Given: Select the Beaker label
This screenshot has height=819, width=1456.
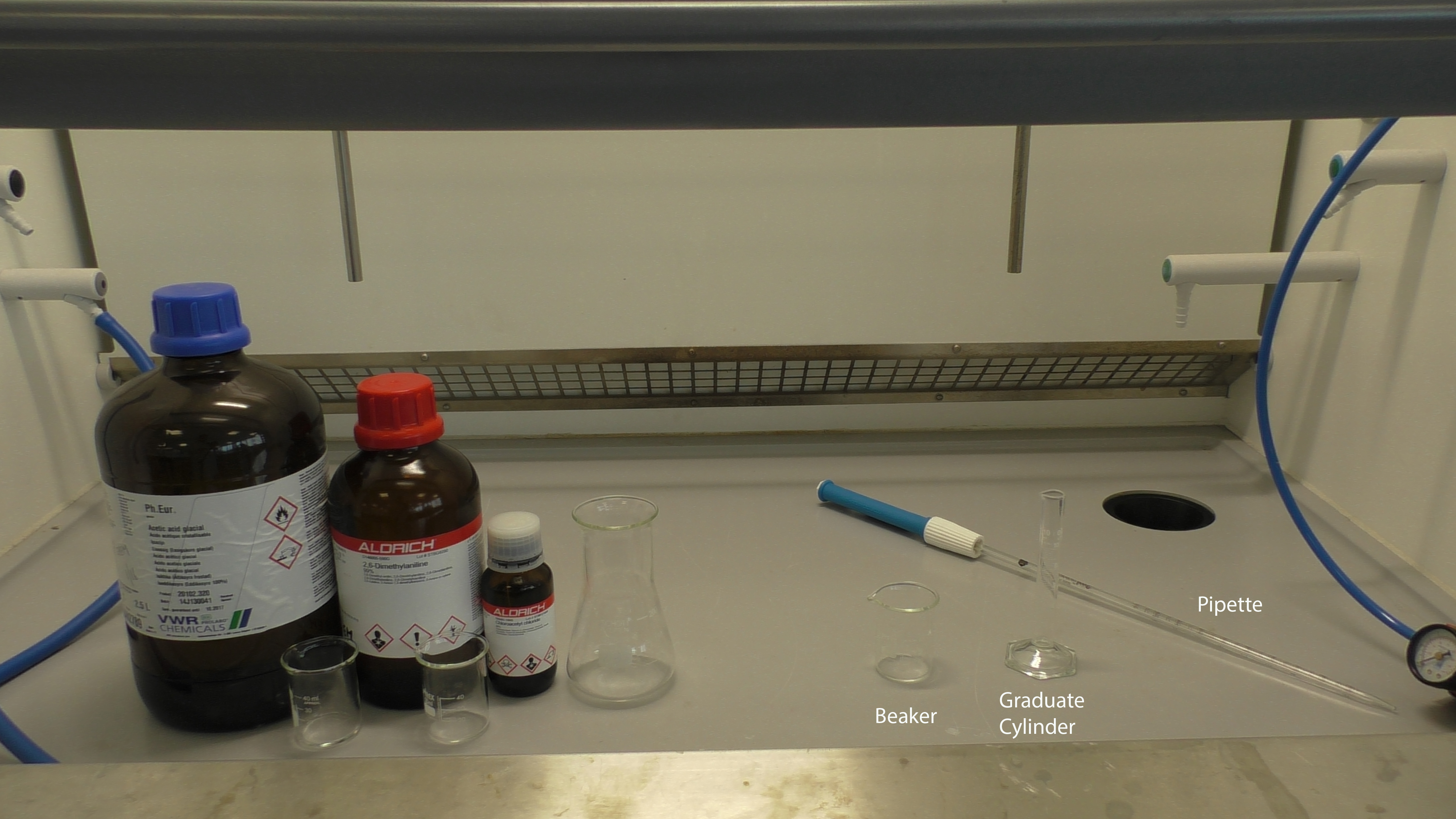Looking at the screenshot, I should click(x=905, y=716).
